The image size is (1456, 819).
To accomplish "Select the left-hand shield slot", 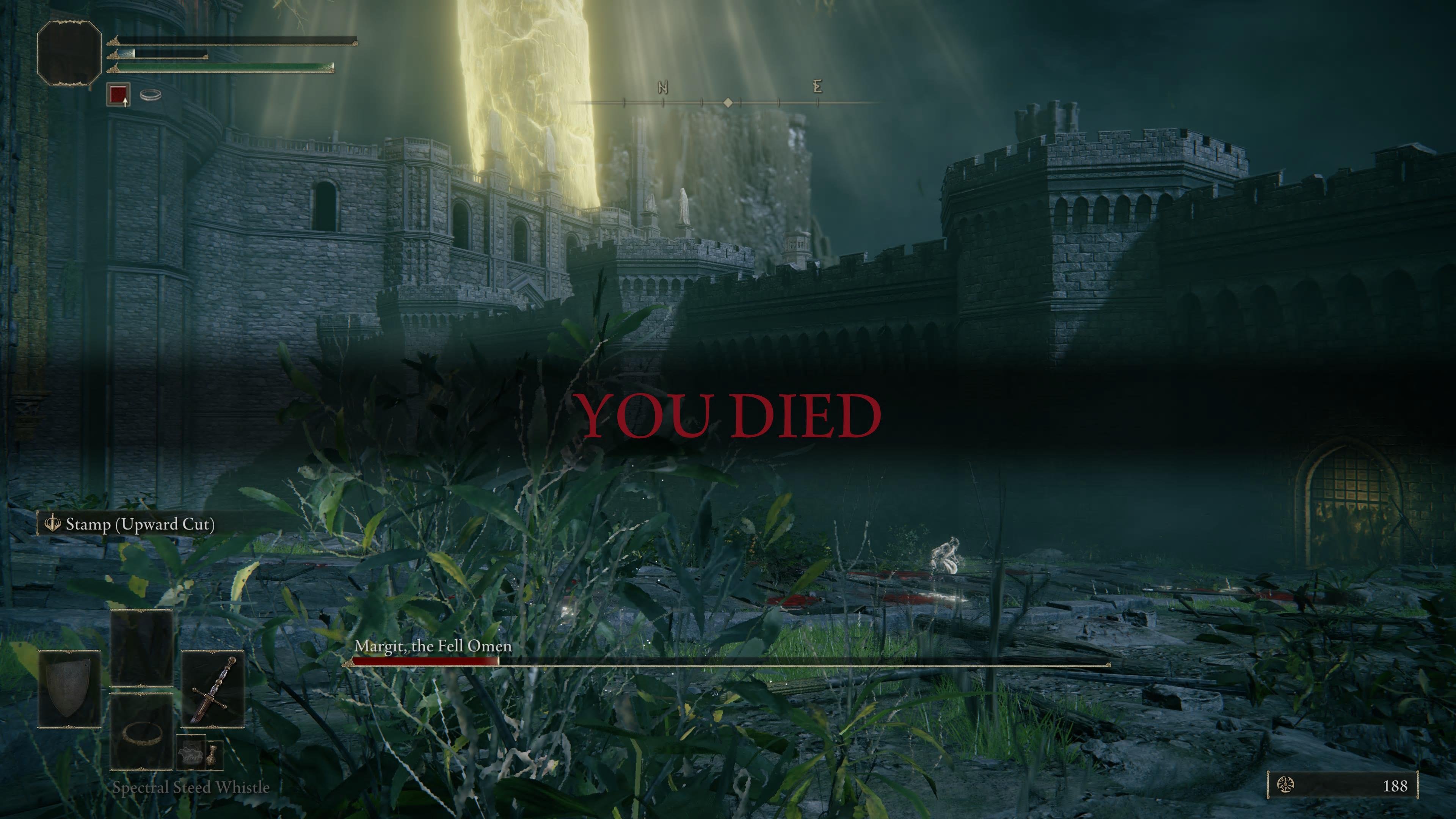I will (x=69, y=689).
